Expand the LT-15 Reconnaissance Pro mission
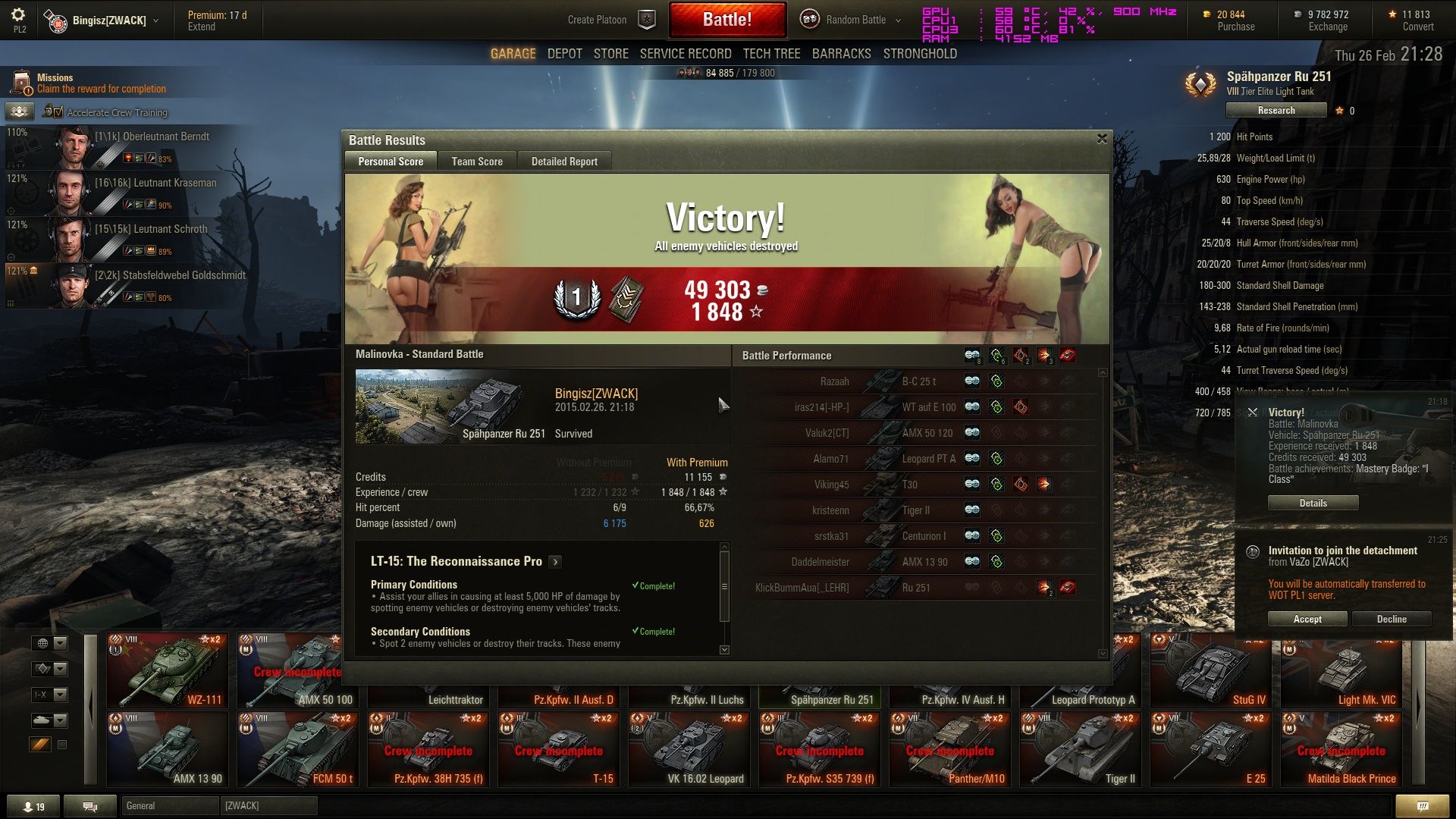 (556, 562)
